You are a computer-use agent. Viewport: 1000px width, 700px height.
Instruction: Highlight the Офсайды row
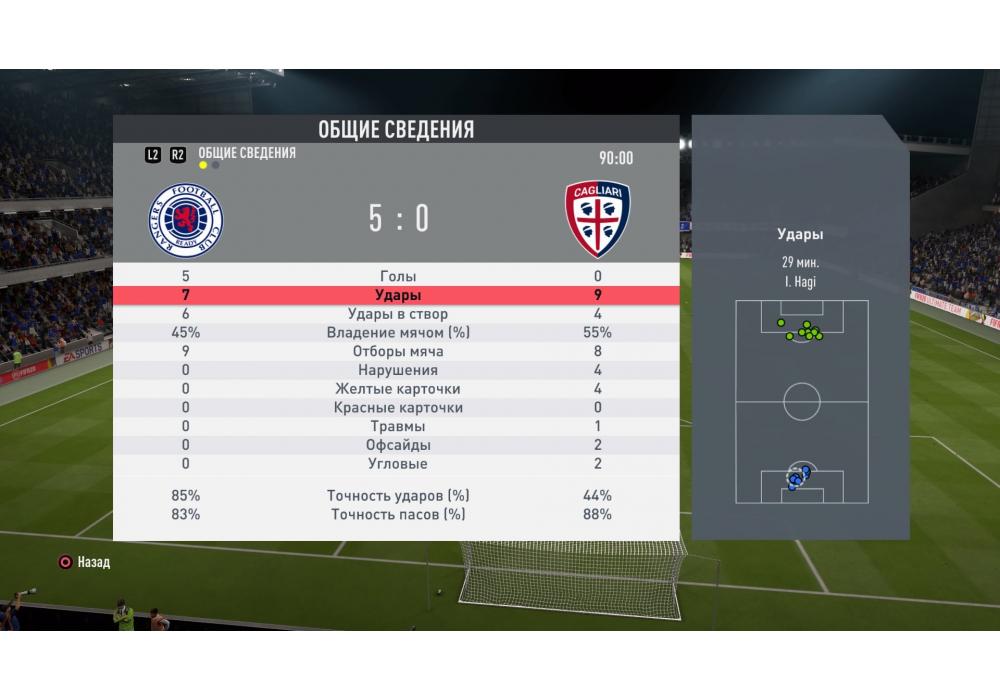pyautogui.click(x=398, y=445)
